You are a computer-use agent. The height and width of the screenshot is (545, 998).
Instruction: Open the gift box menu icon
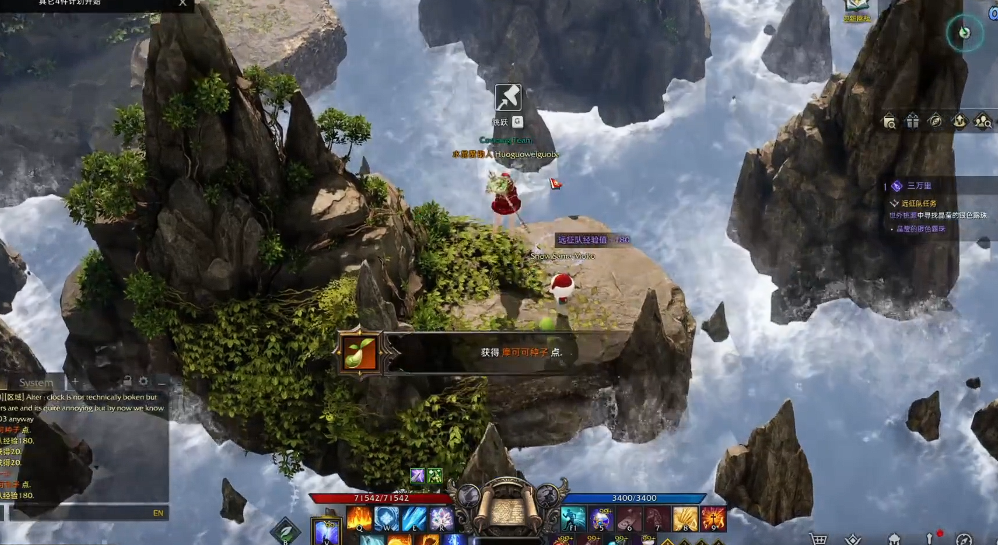[912, 121]
